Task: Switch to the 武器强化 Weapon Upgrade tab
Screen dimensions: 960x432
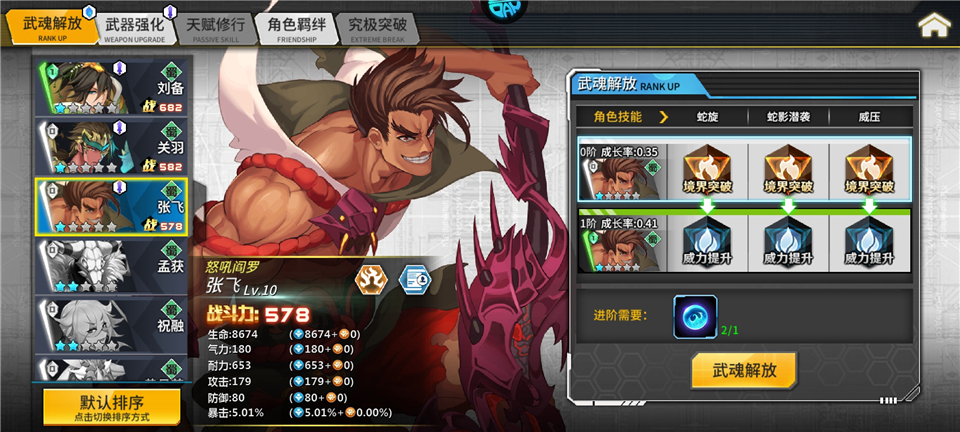Action: tap(135, 27)
